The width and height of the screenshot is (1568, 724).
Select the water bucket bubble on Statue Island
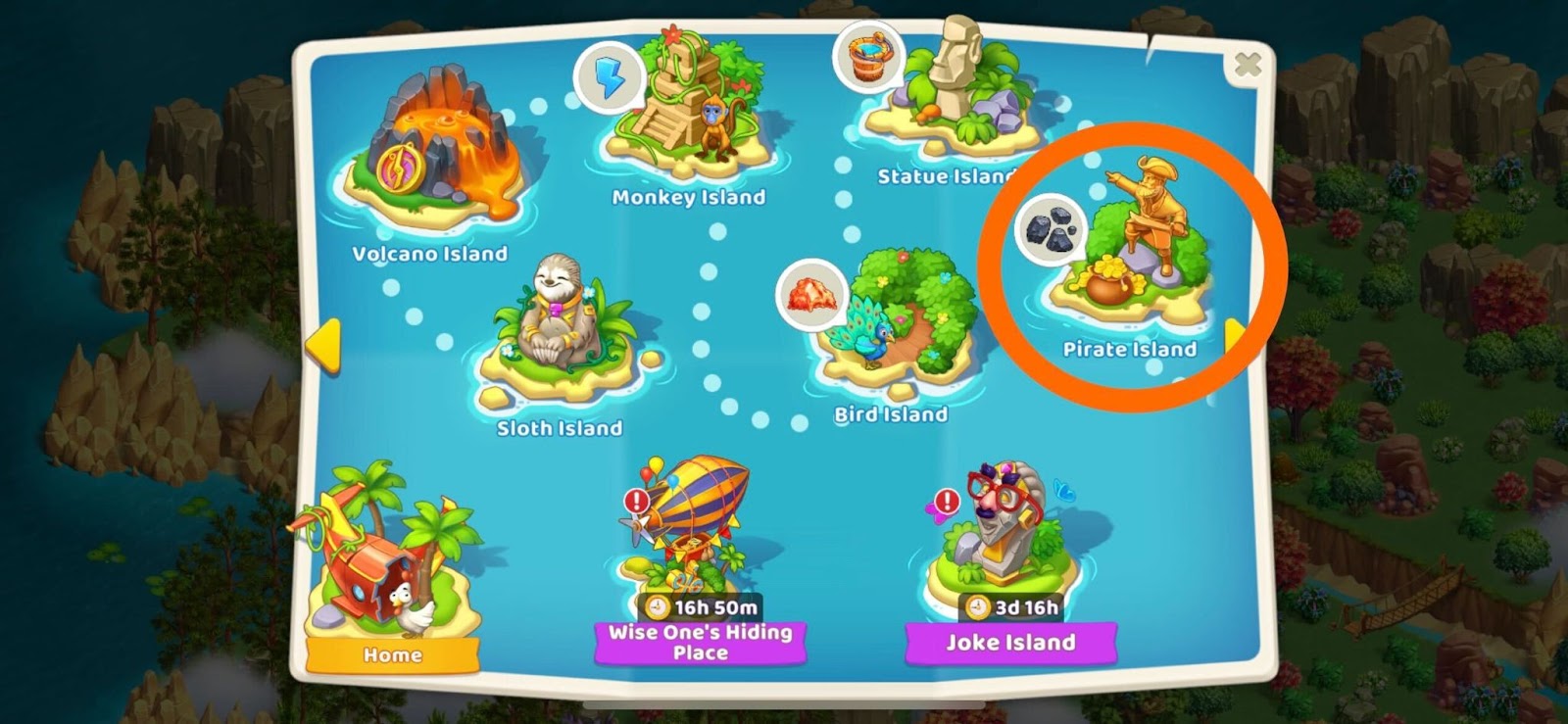tap(868, 57)
